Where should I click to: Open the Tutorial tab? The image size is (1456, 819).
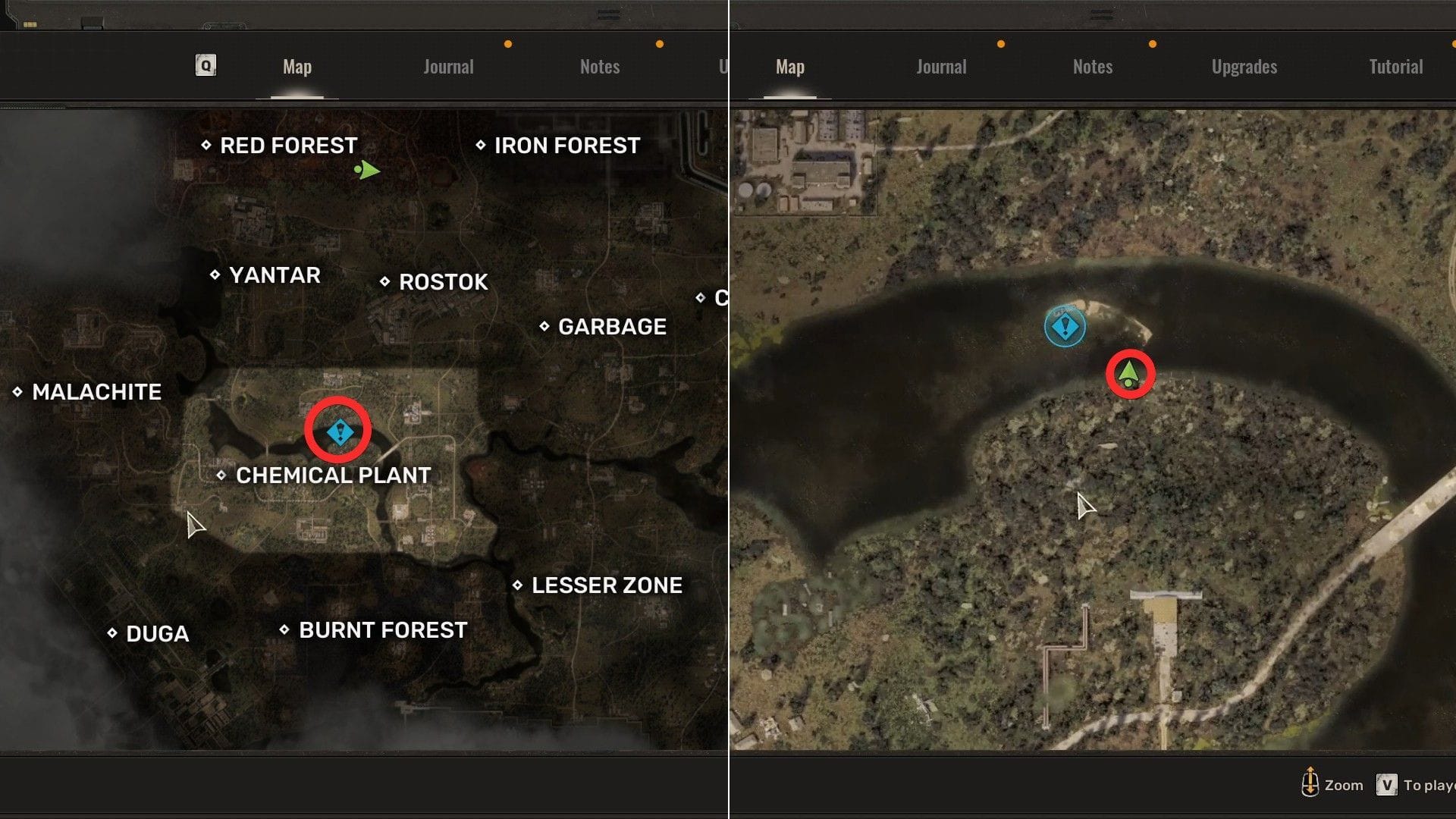(1395, 67)
